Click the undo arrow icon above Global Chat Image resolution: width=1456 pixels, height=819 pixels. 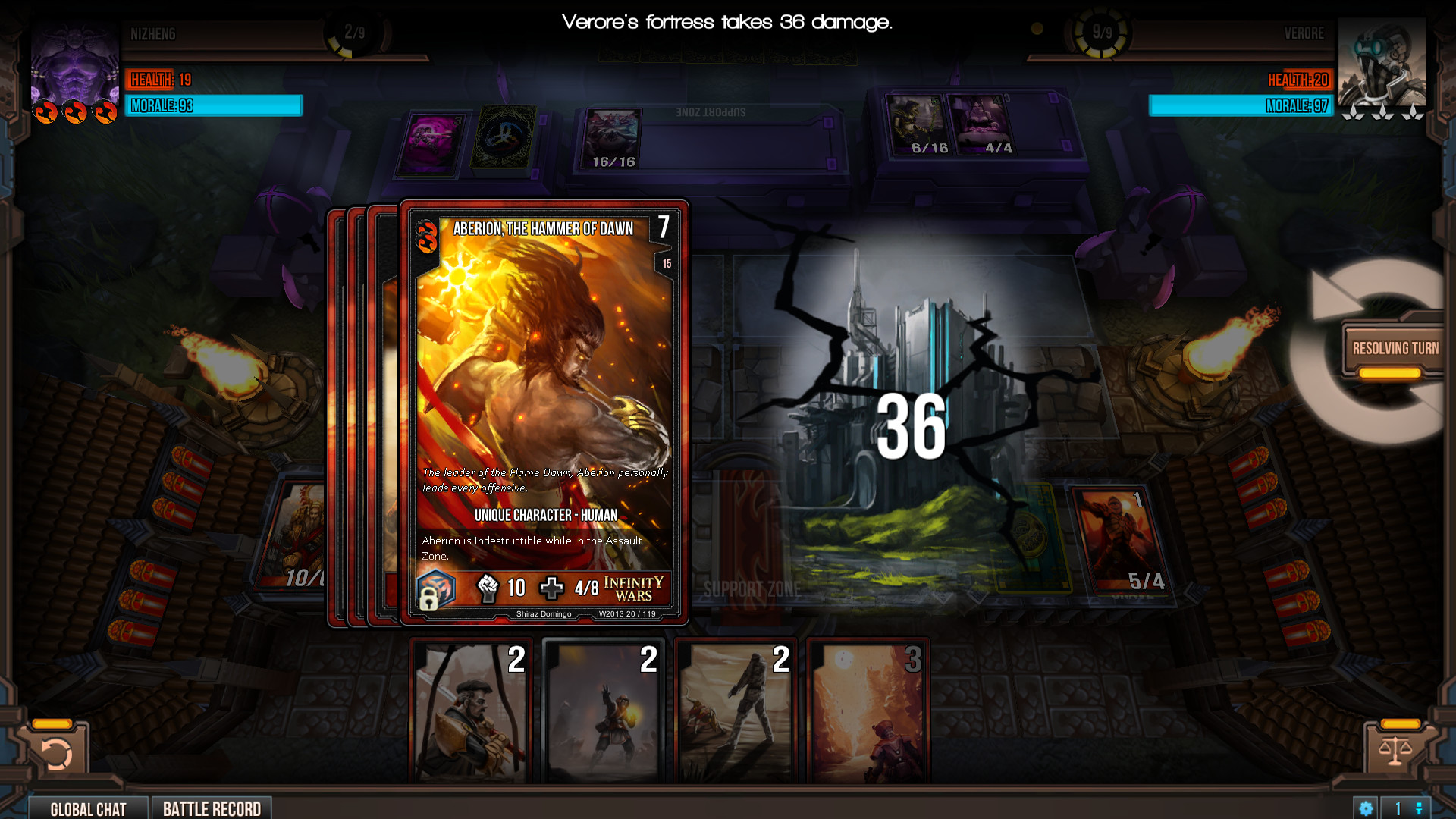click(56, 752)
